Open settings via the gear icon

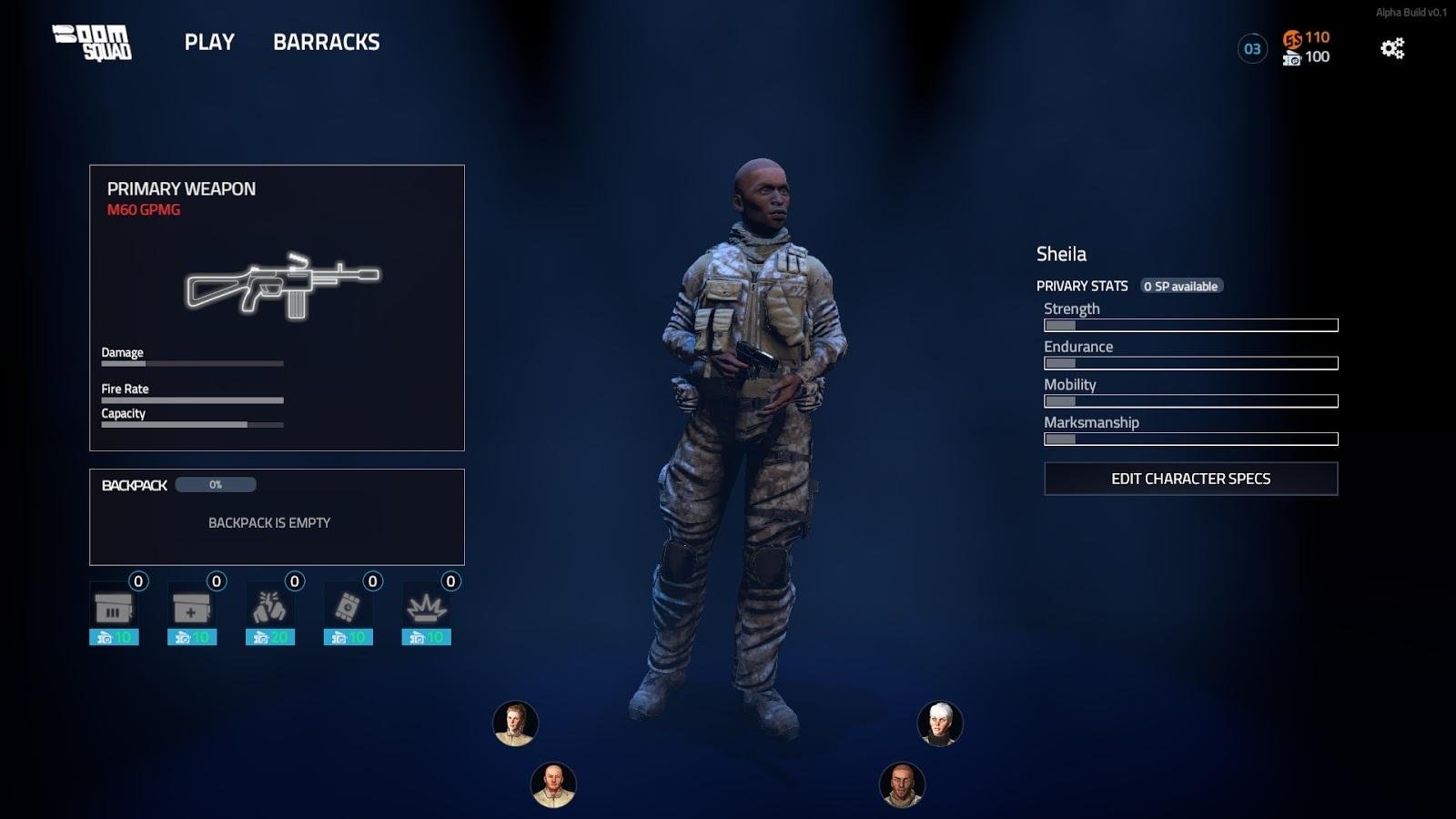coord(1392,48)
